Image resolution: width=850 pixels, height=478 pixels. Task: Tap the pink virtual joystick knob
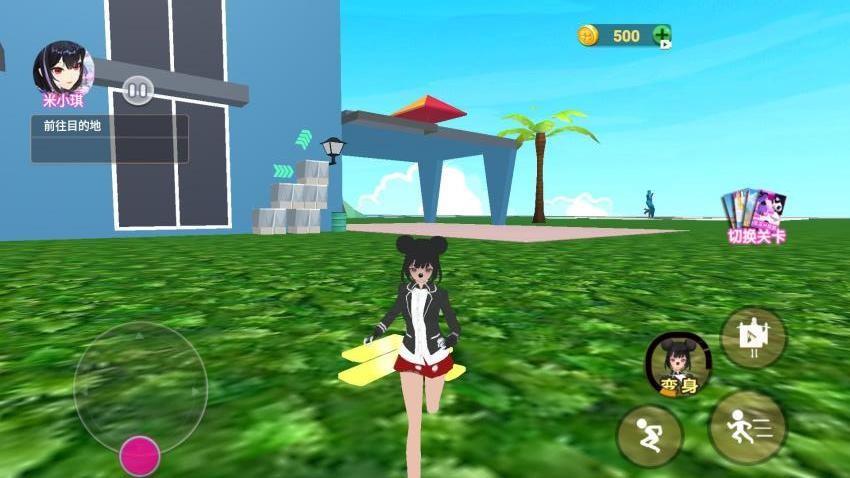pyautogui.click(x=140, y=456)
